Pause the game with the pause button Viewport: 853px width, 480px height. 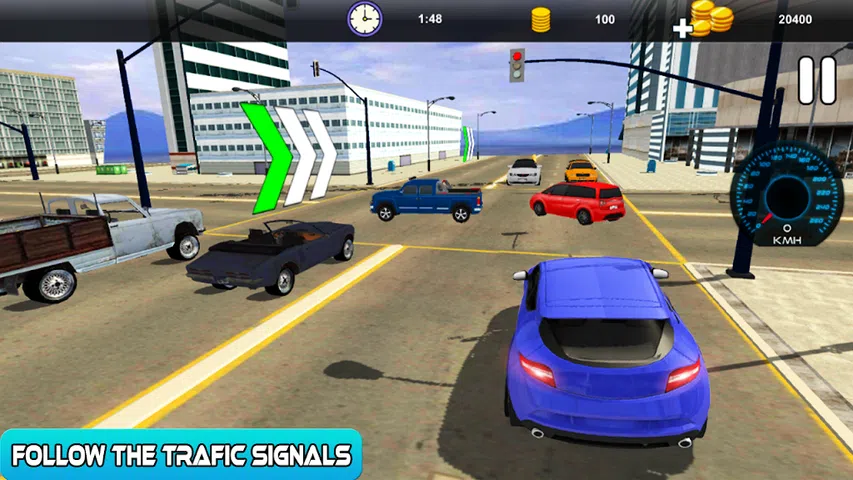816,81
